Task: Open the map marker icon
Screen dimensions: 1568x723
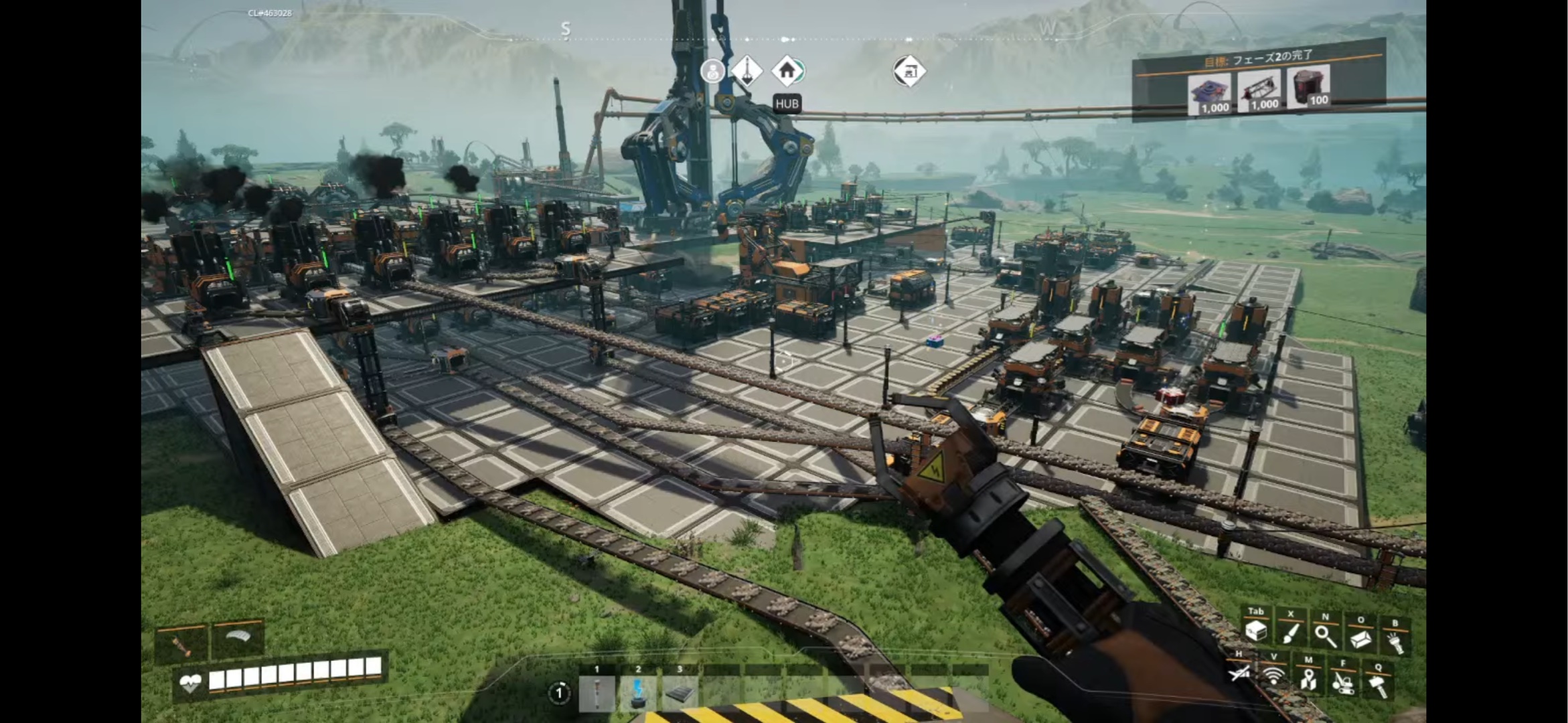Action: pos(1308,679)
